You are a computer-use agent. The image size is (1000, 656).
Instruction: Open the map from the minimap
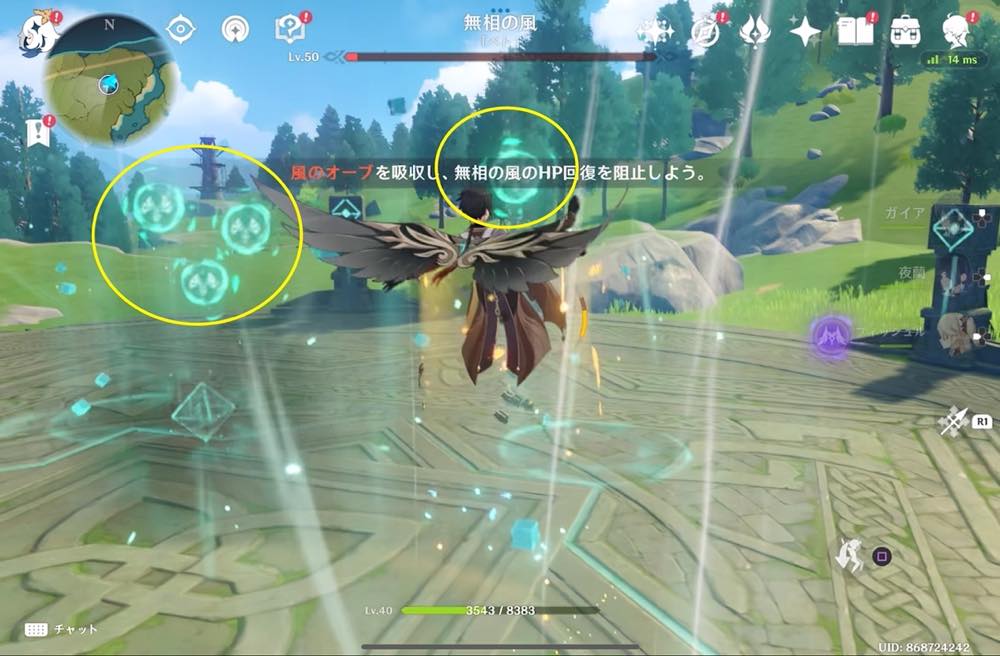click(x=110, y=80)
